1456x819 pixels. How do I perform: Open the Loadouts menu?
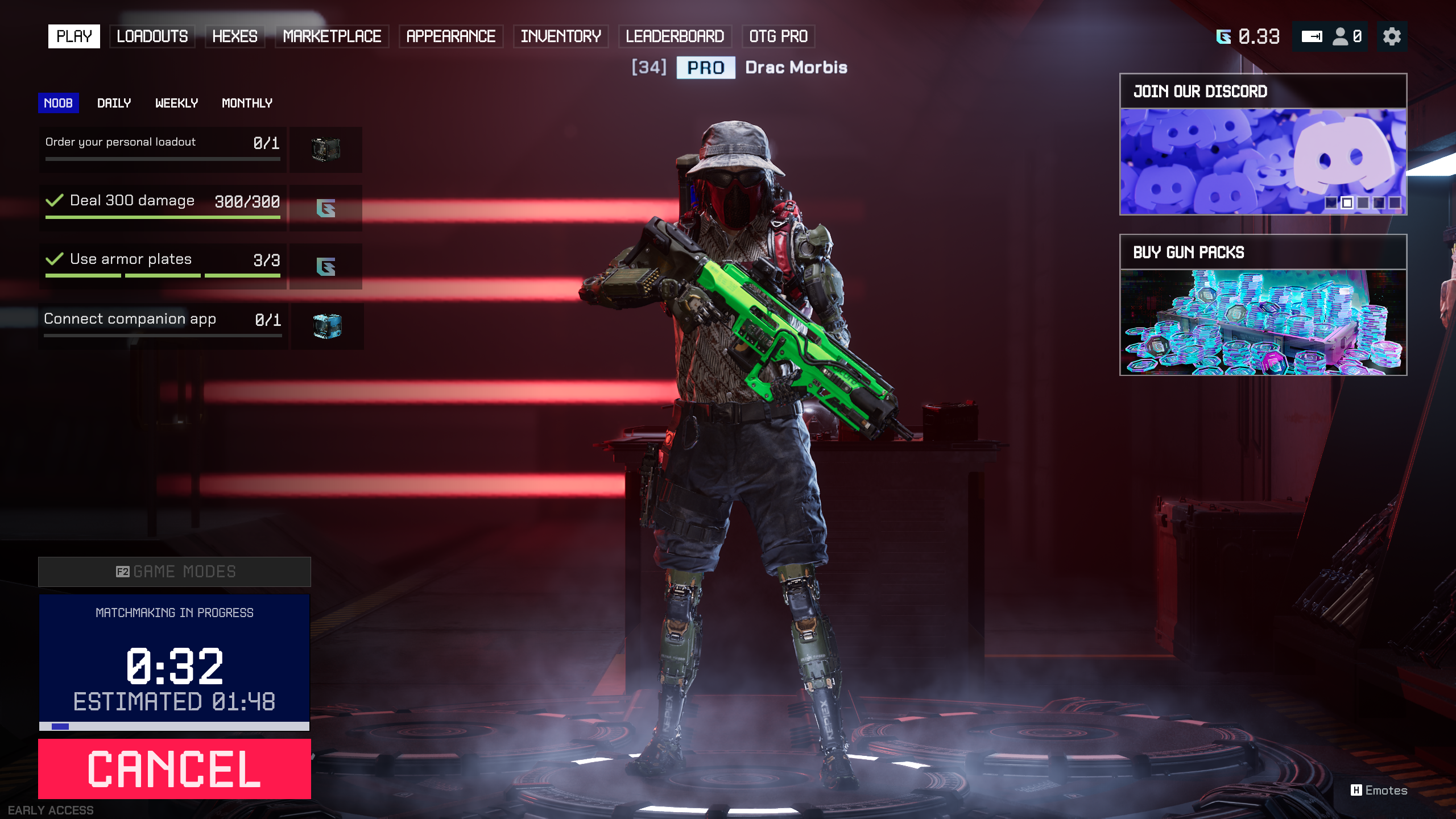pos(152,36)
